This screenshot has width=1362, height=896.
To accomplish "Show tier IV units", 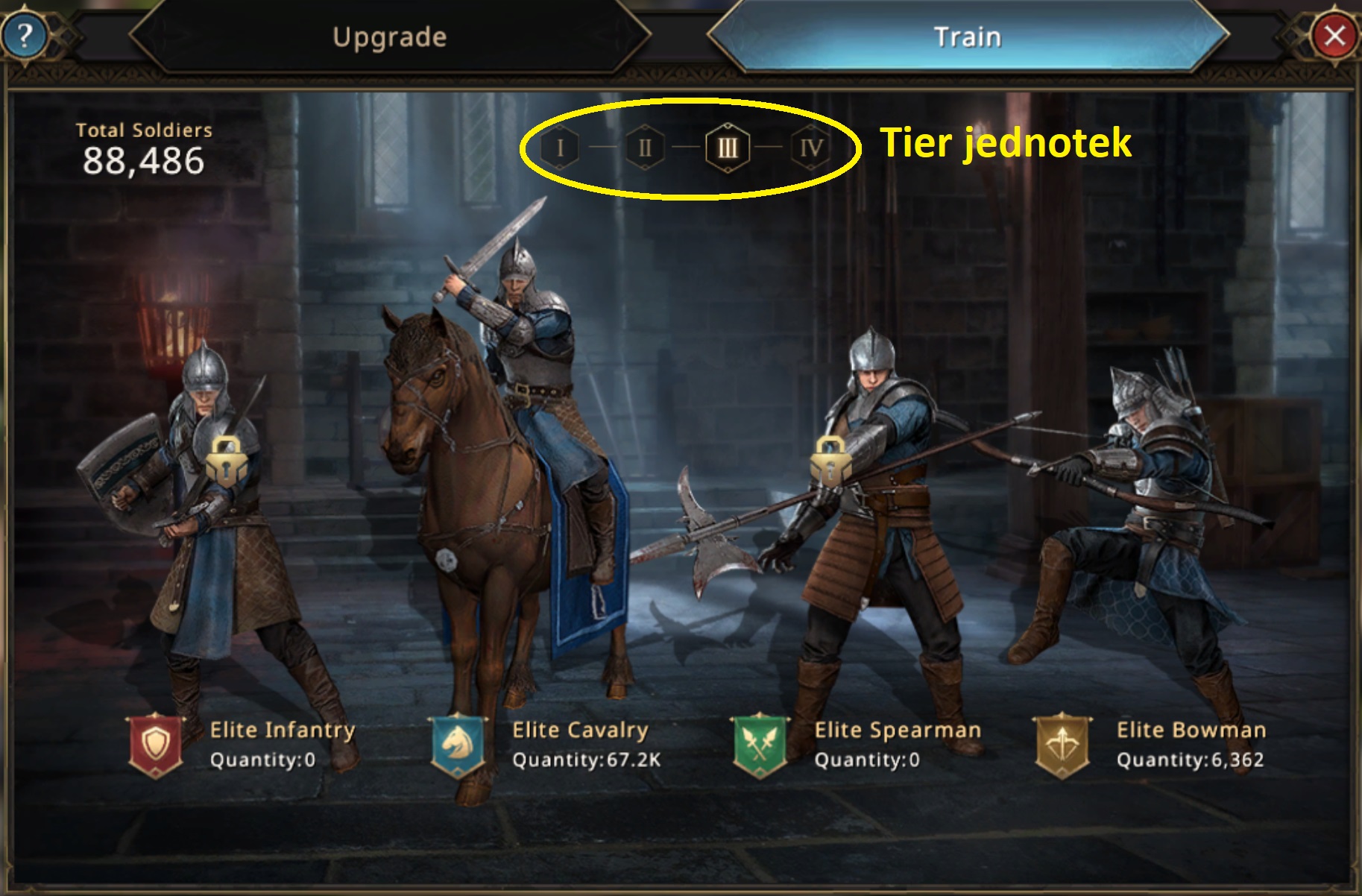I will point(810,148).
